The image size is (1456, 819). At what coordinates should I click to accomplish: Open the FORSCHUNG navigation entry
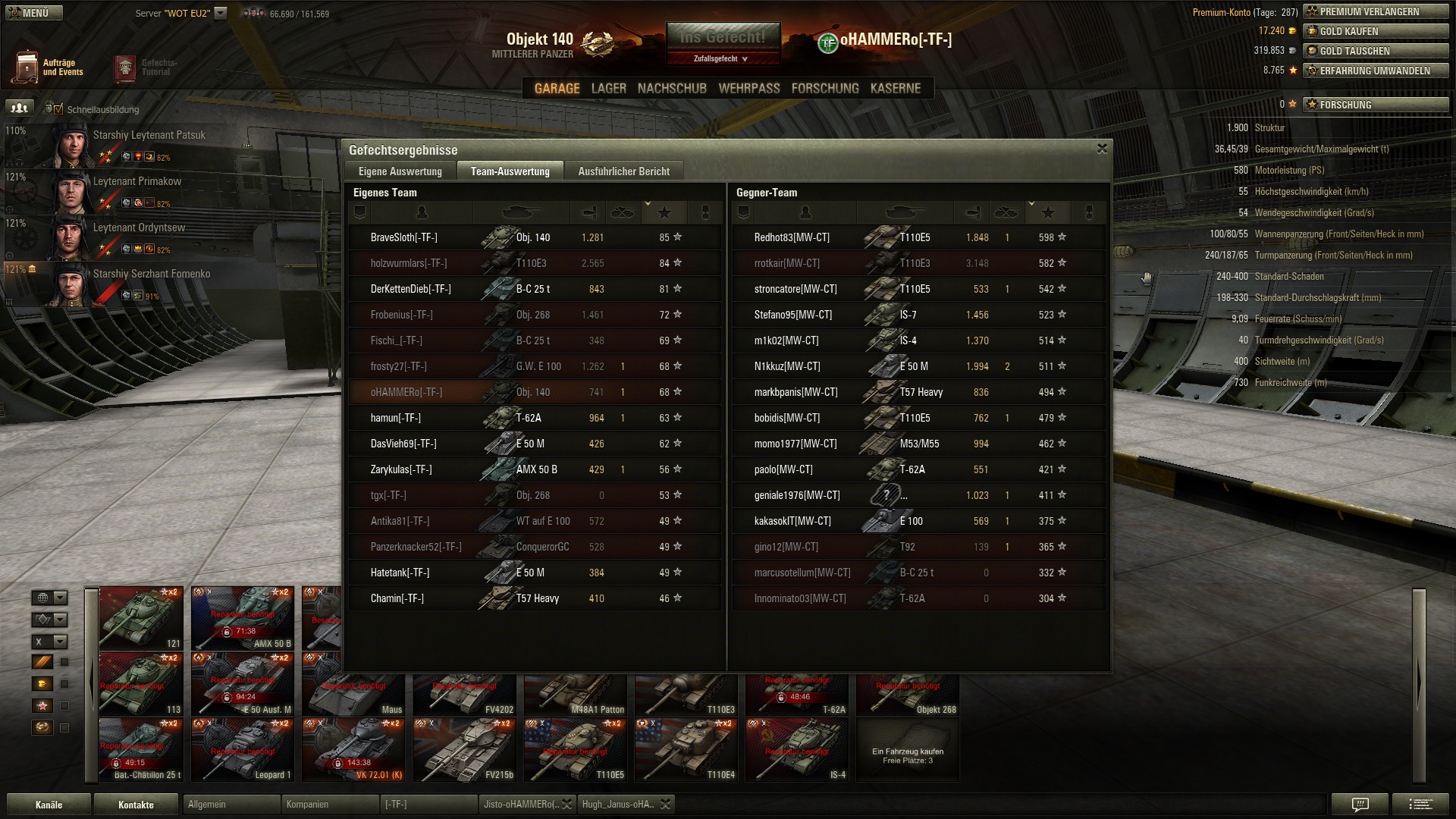point(825,89)
